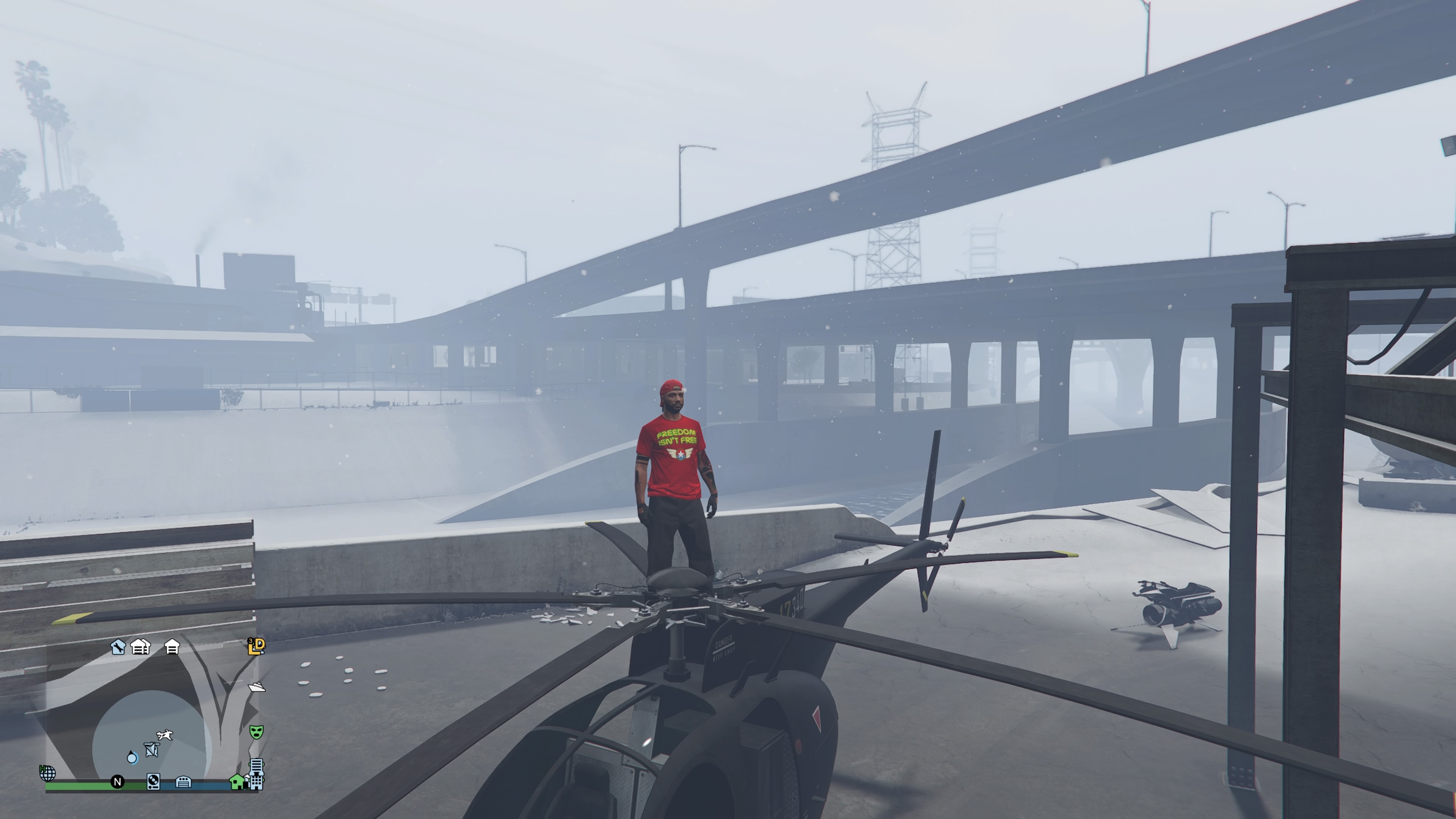Click the yellow LD blip on the minimap
The height and width of the screenshot is (819, 1456).
[257, 646]
